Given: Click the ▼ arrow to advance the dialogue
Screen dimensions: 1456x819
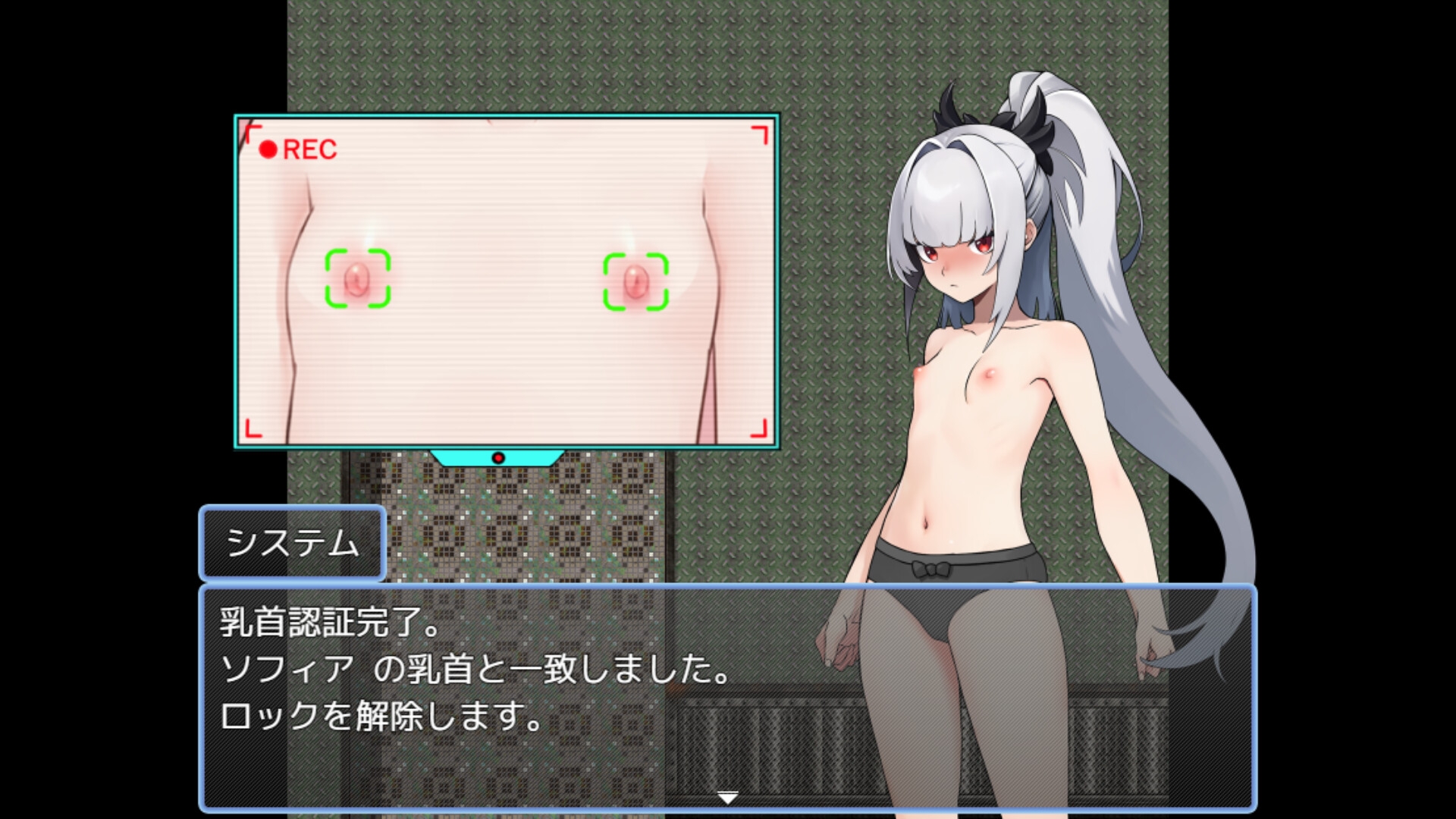Looking at the screenshot, I should pyautogui.click(x=727, y=798).
